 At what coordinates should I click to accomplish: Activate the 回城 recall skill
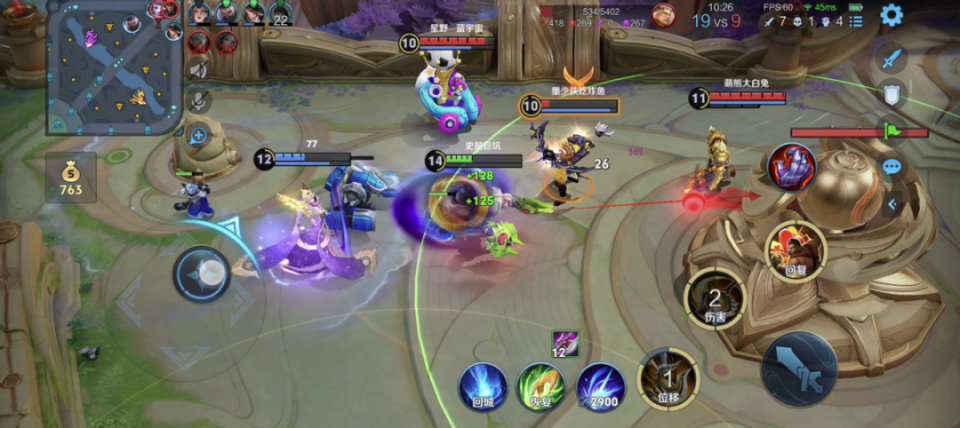click(x=483, y=385)
